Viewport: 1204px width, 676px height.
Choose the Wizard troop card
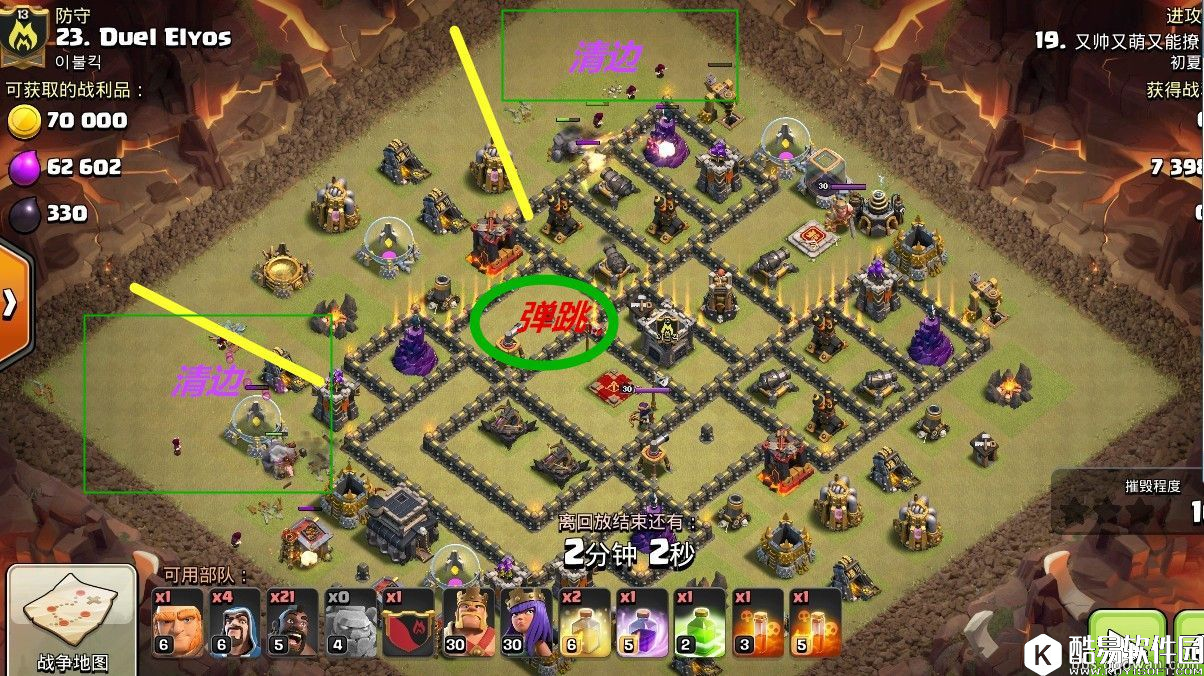pyautogui.click(x=235, y=622)
